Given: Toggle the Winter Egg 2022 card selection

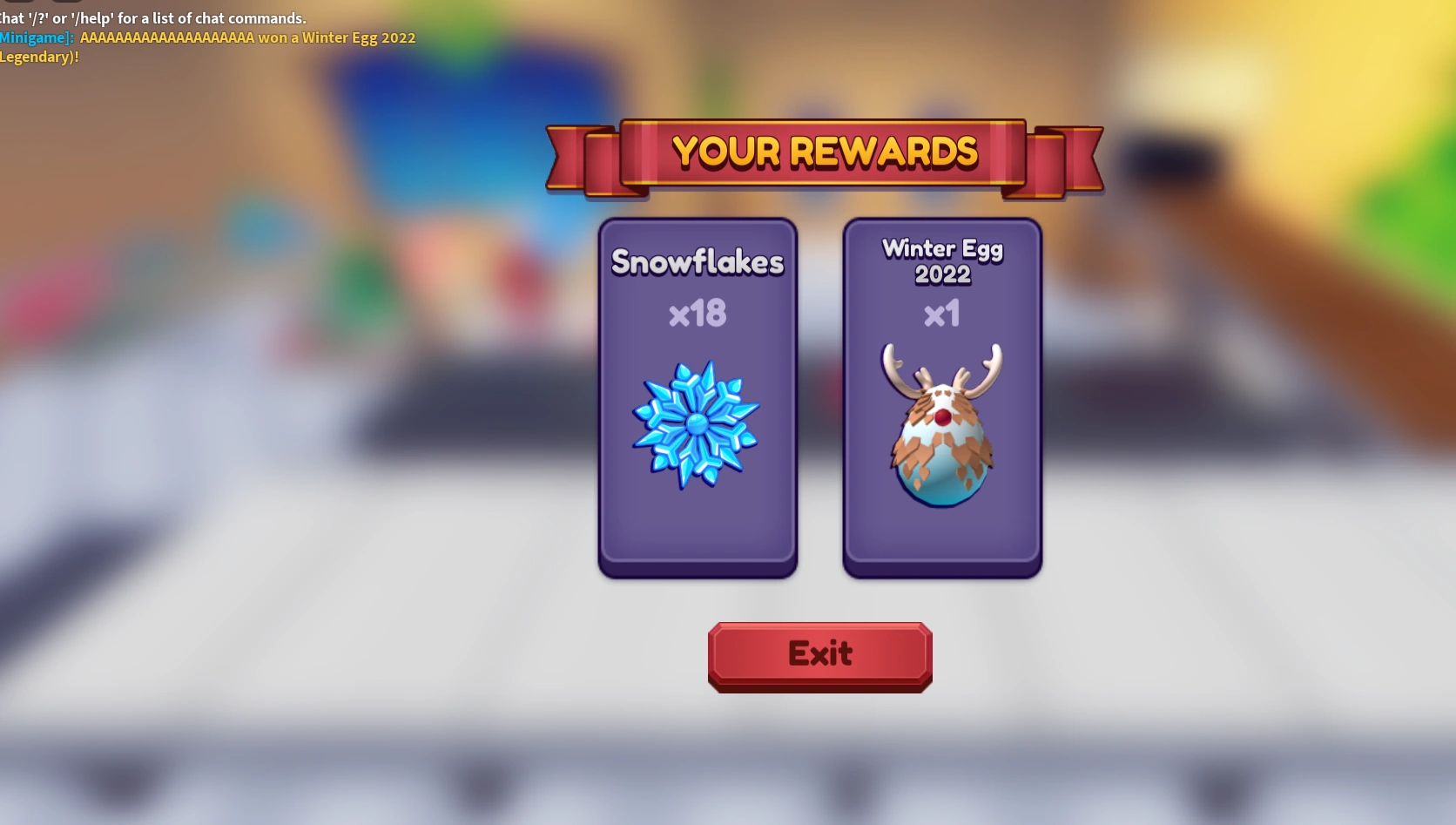Looking at the screenshot, I should point(941,396).
